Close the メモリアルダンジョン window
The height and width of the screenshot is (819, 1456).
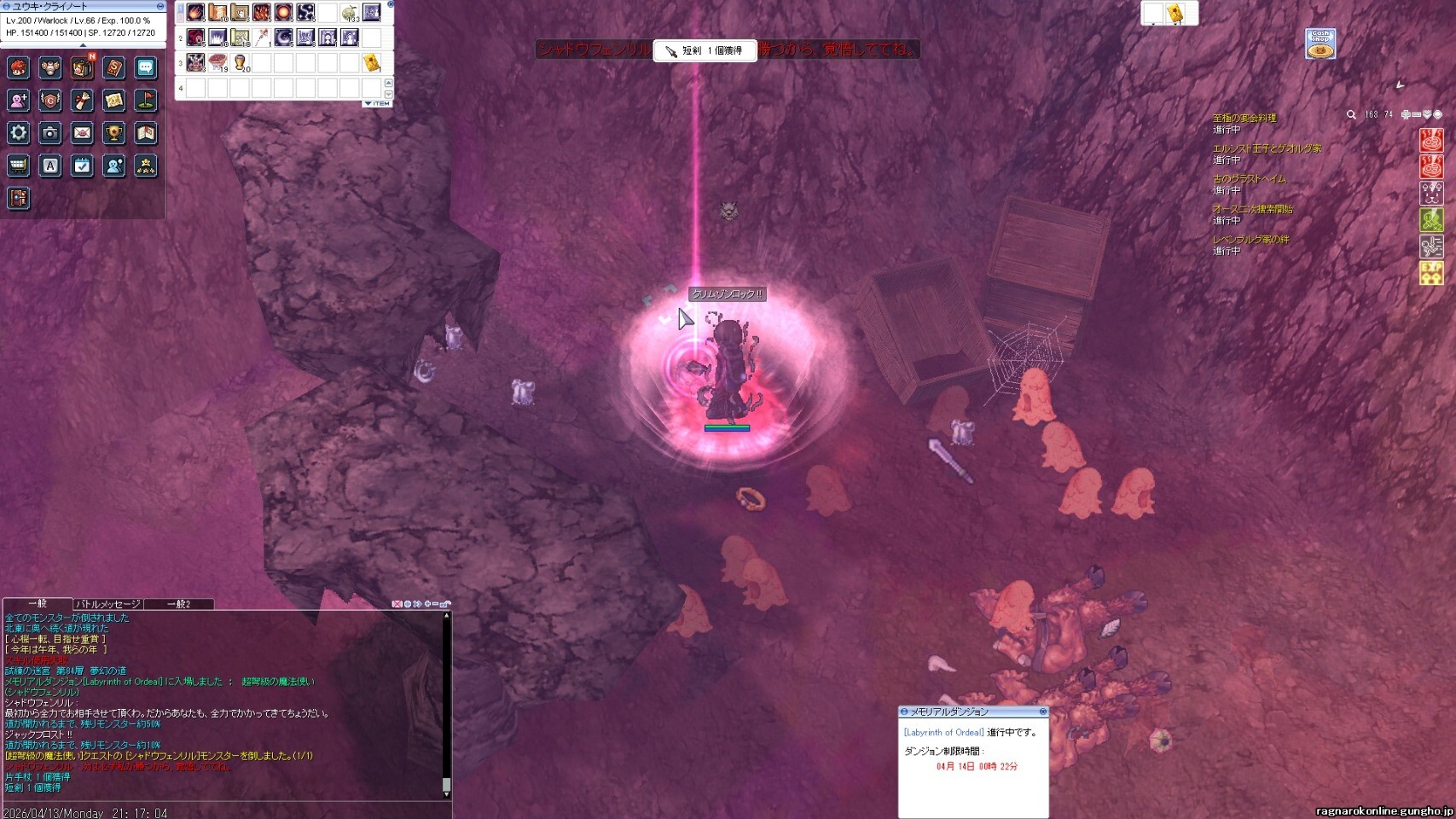pyautogui.click(x=1042, y=712)
